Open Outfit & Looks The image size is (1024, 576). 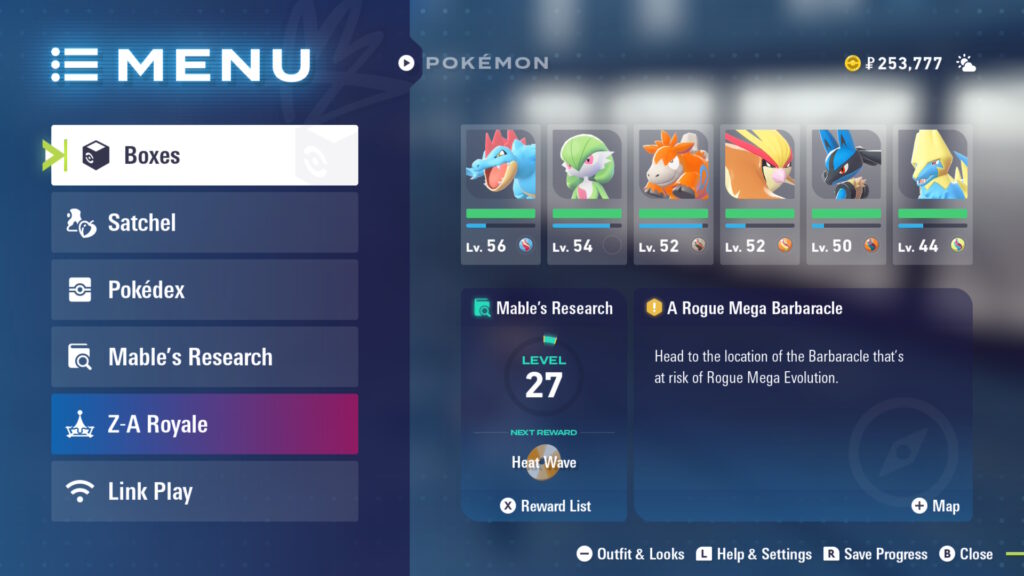[630, 554]
